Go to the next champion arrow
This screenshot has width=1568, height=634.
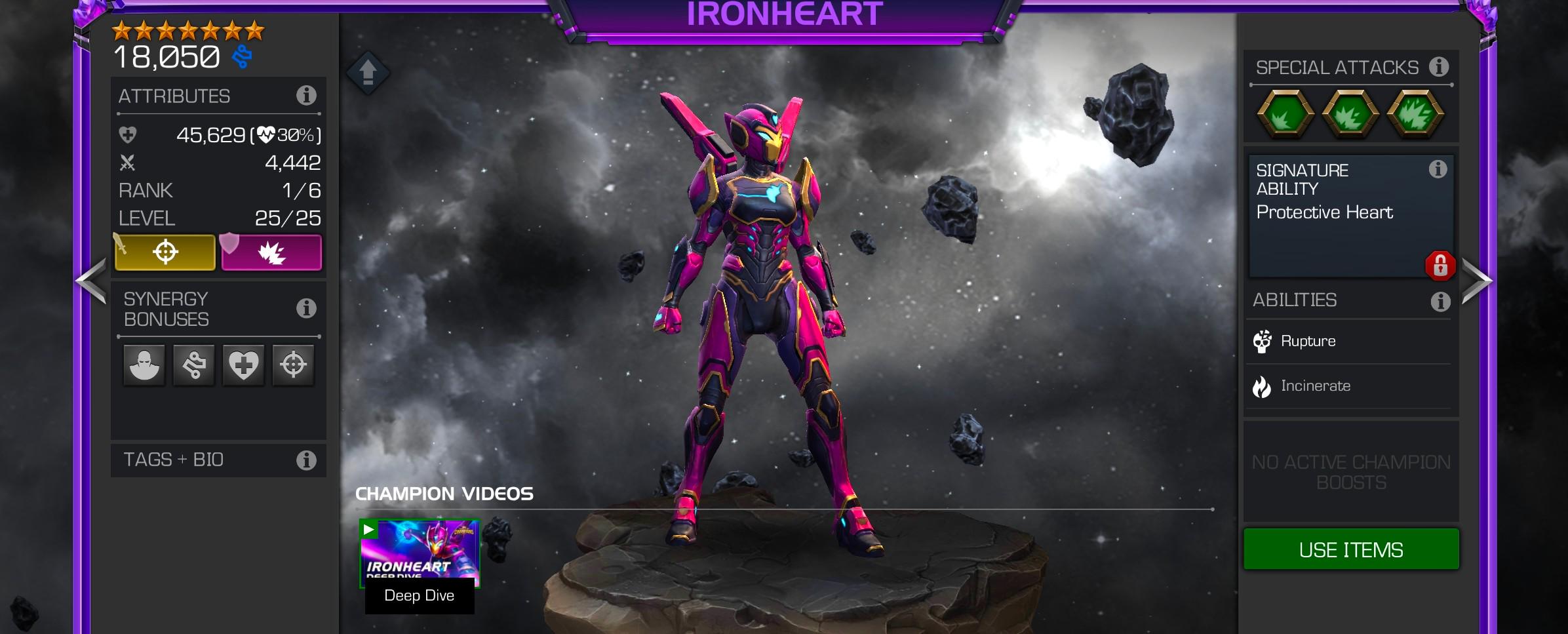click(x=1476, y=281)
